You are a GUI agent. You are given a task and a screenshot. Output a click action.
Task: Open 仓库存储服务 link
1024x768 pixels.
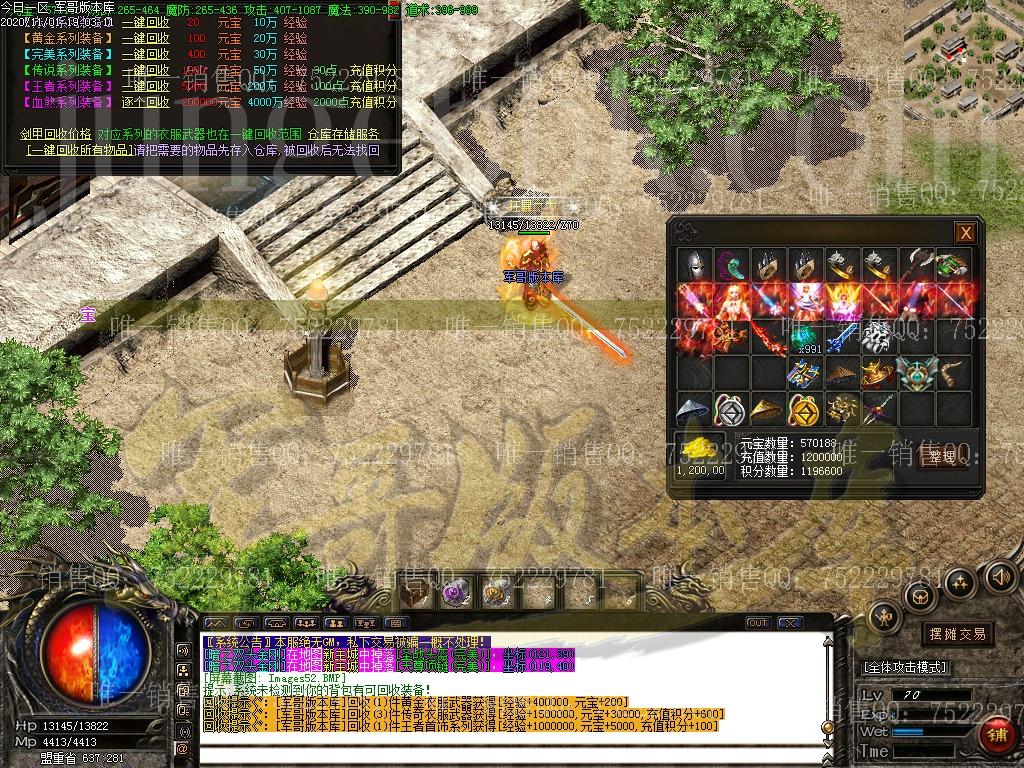[x=343, y=134]
